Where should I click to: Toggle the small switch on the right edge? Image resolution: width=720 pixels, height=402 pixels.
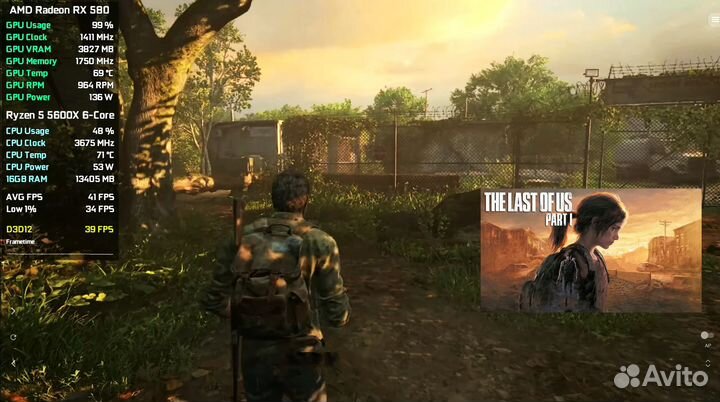click(x=707, y=335)
